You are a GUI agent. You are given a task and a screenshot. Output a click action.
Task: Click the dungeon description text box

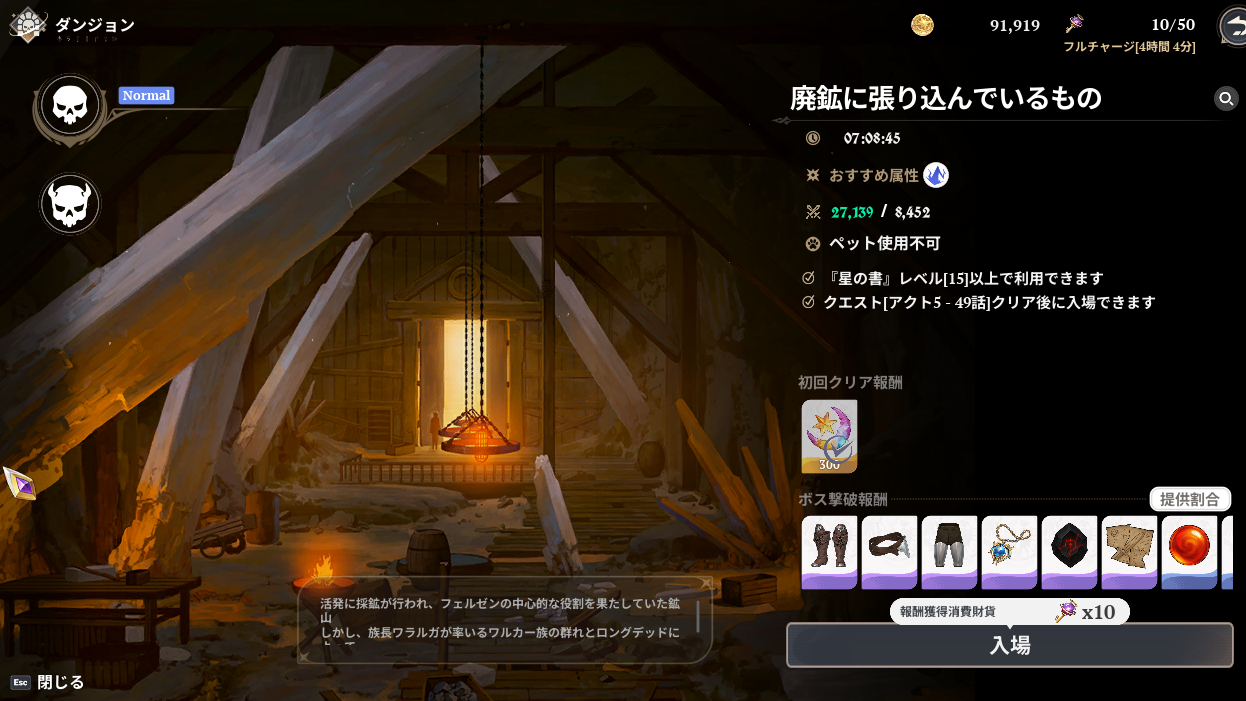point(505,620)
